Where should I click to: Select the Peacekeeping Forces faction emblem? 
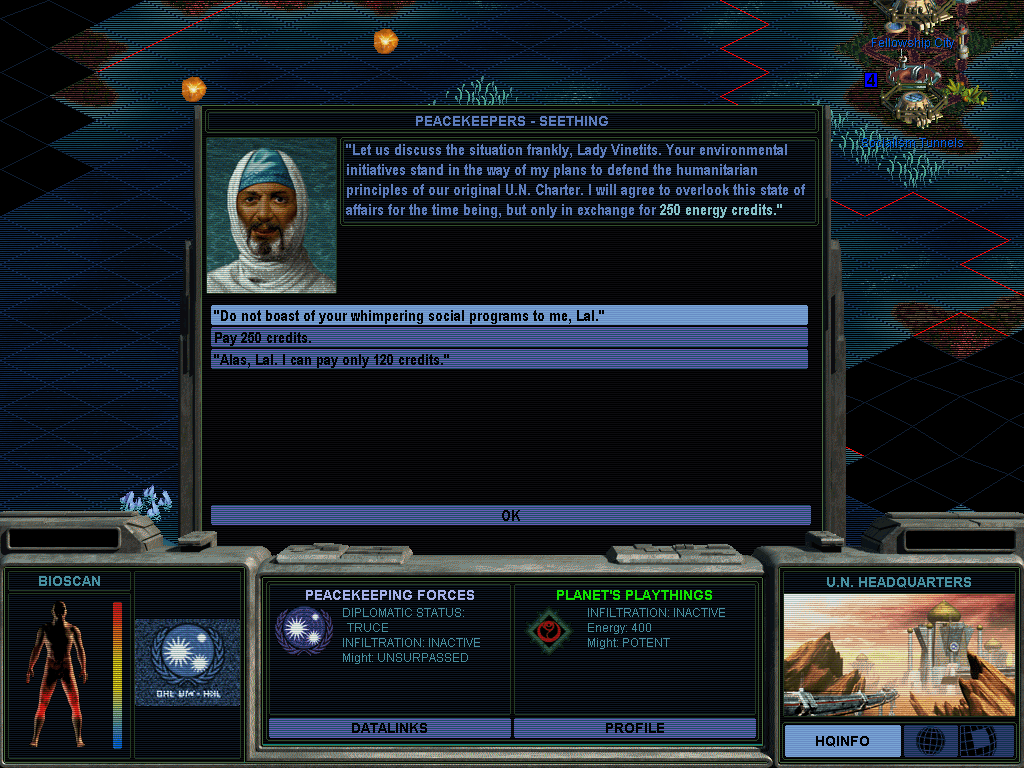(x=297, y=630)
